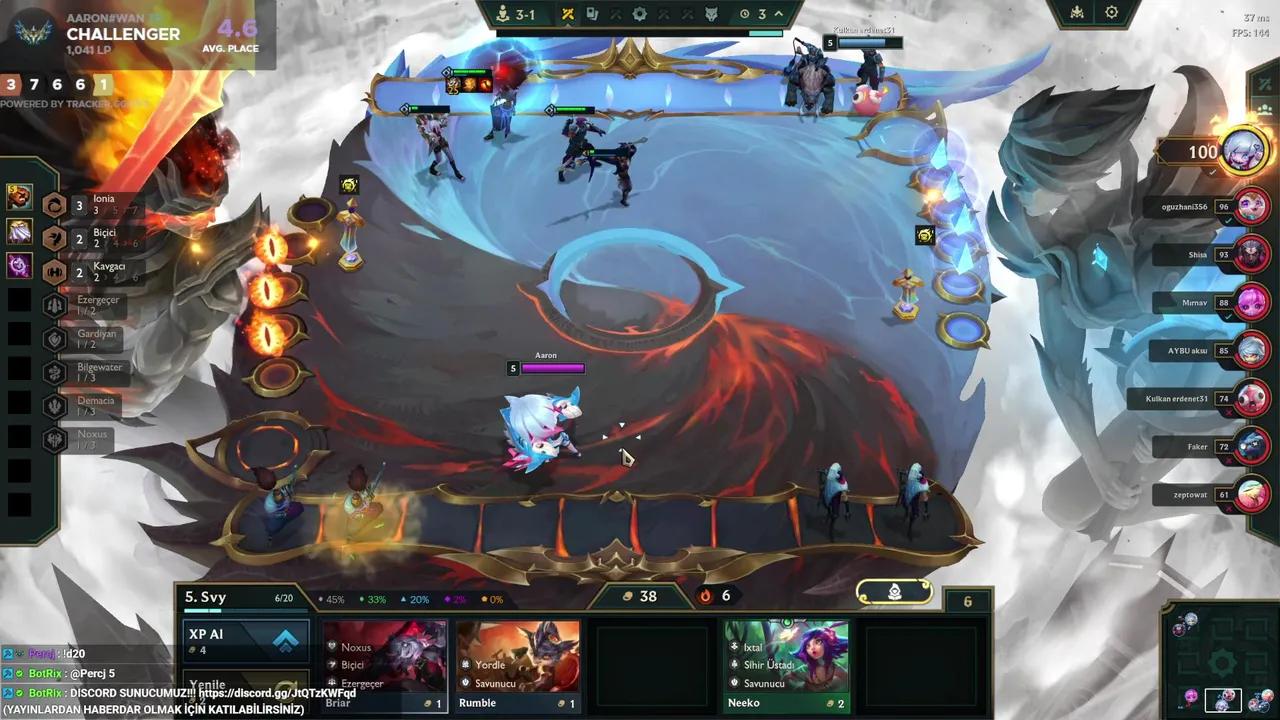Select Faker's portrait on the scoreboard
The image size is (1280, 720).
tap(1253, 447)
